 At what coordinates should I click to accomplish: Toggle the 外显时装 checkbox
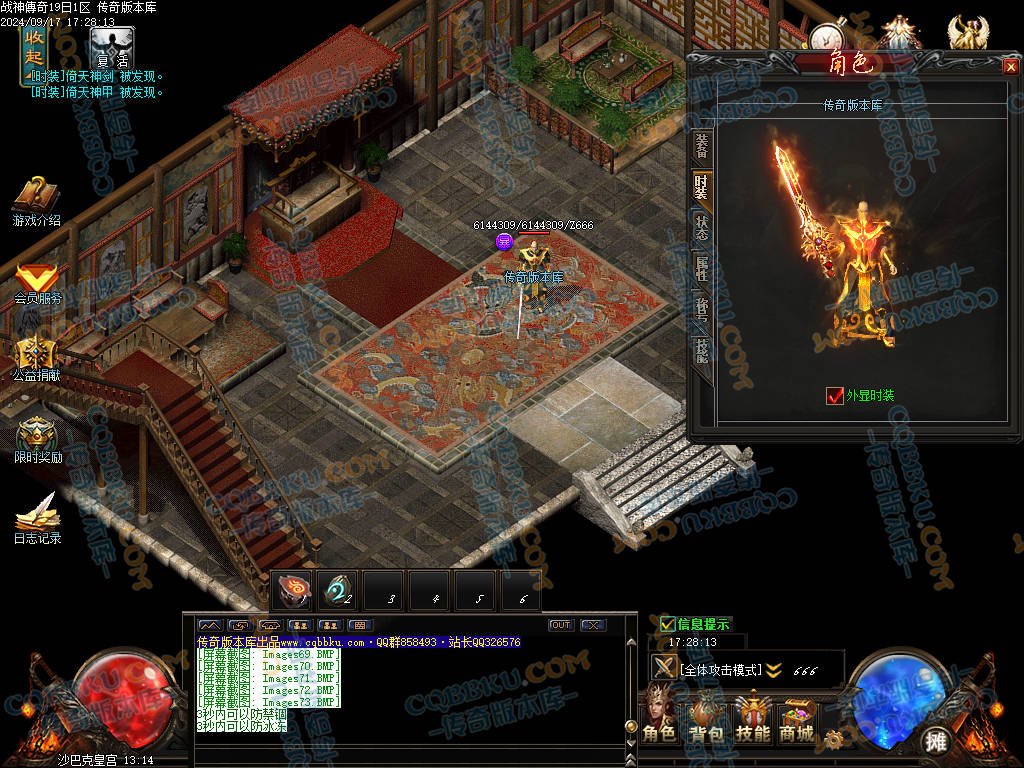(835, 395)
